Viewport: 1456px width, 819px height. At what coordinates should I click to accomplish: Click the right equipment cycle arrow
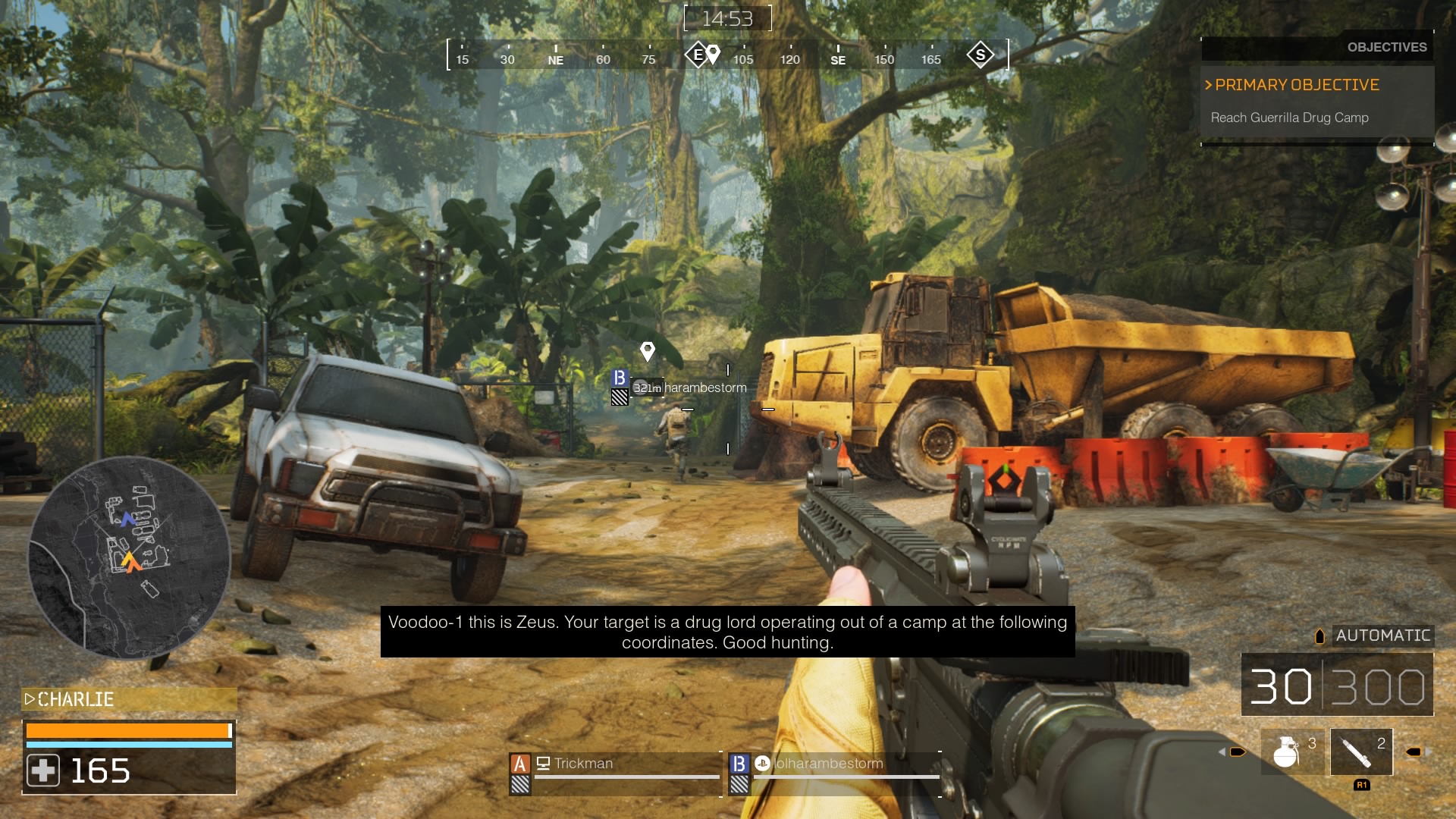click(x=1416, y=752)
